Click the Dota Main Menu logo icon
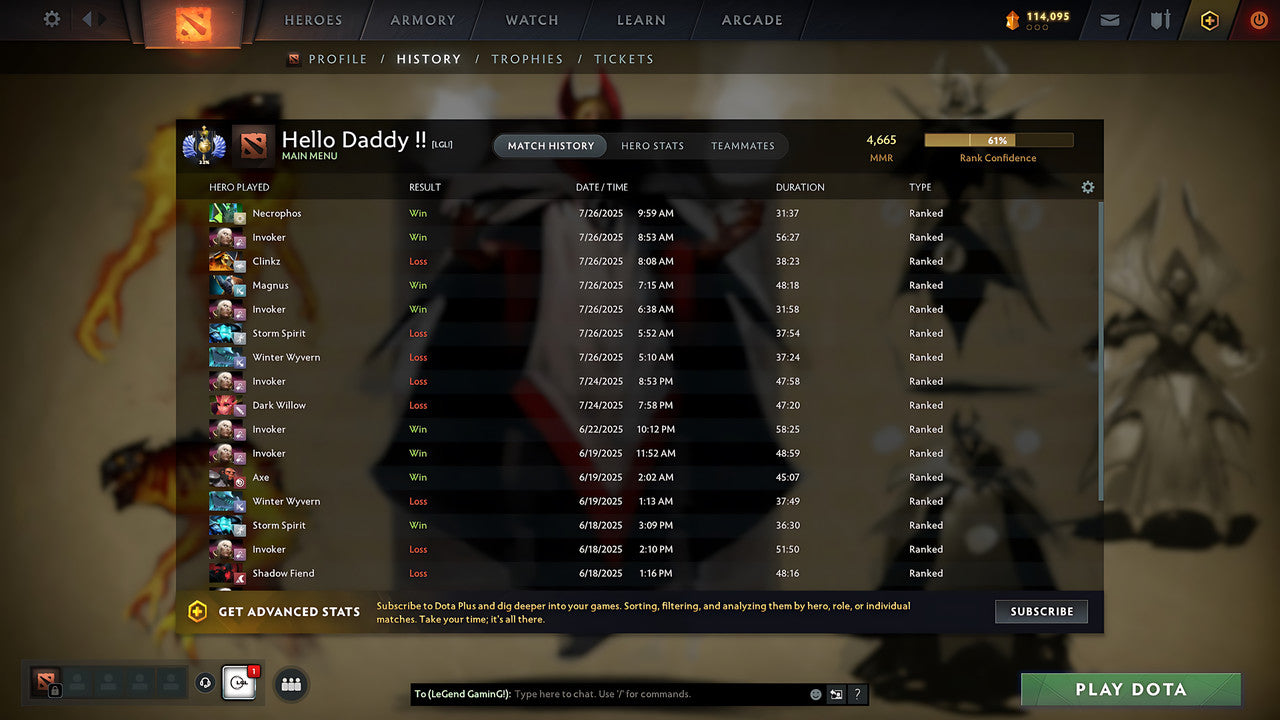This screenshot has width=1280, height=720. [x=251, y=145]
